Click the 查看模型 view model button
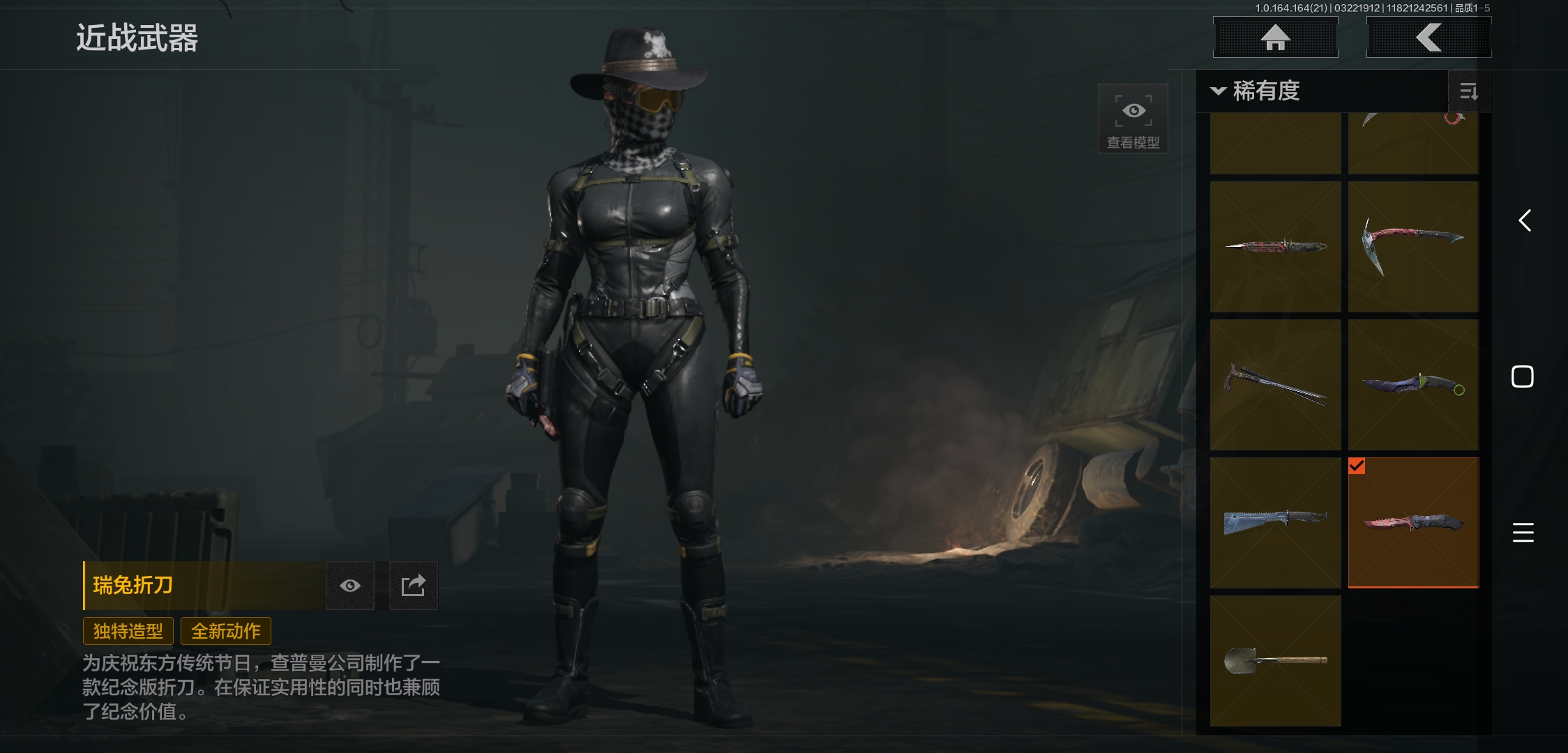Image resolution: width=1568 pixels, height=753 pixels. point(1133,119)
